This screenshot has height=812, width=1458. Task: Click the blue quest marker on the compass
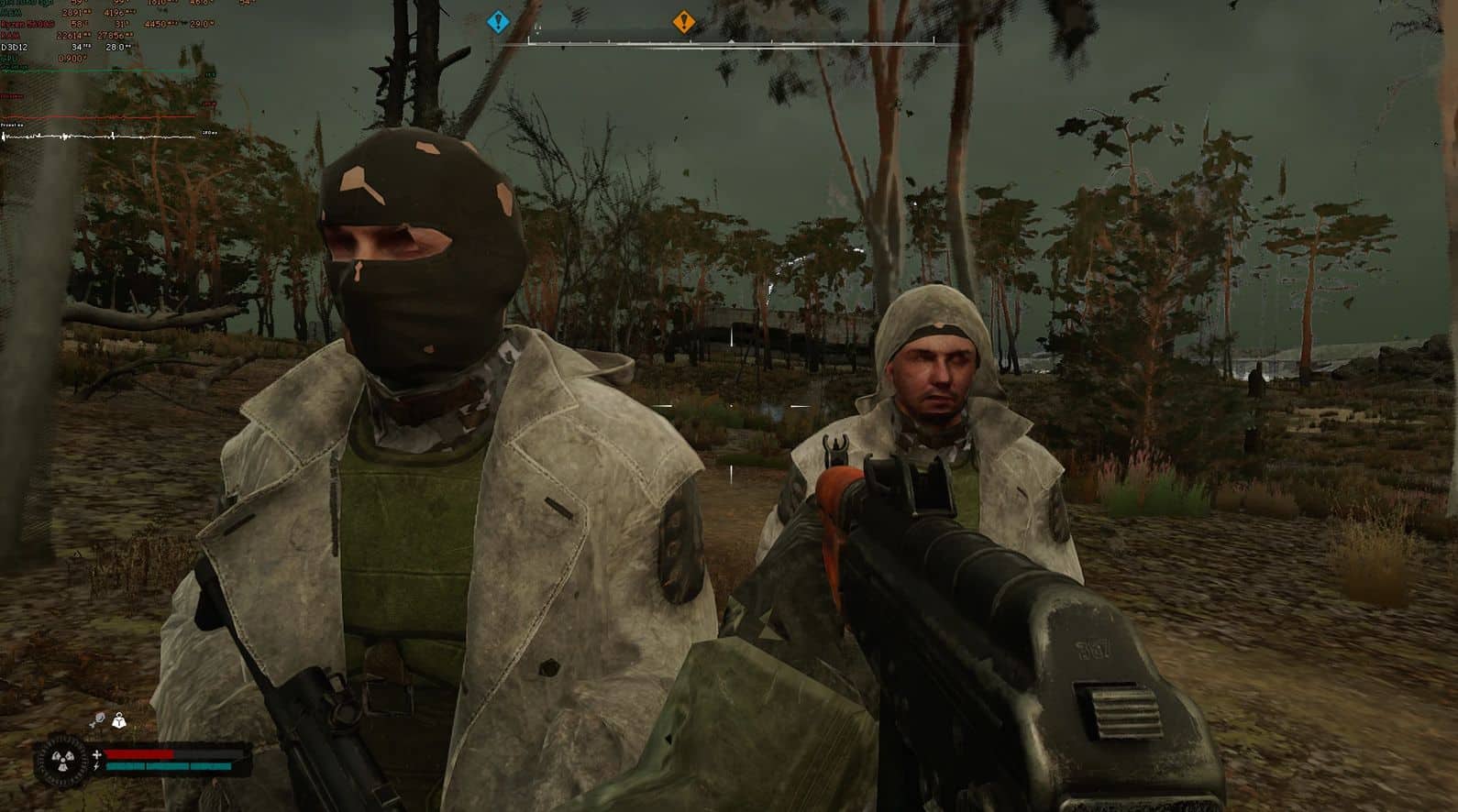click(x=498, y=21)
